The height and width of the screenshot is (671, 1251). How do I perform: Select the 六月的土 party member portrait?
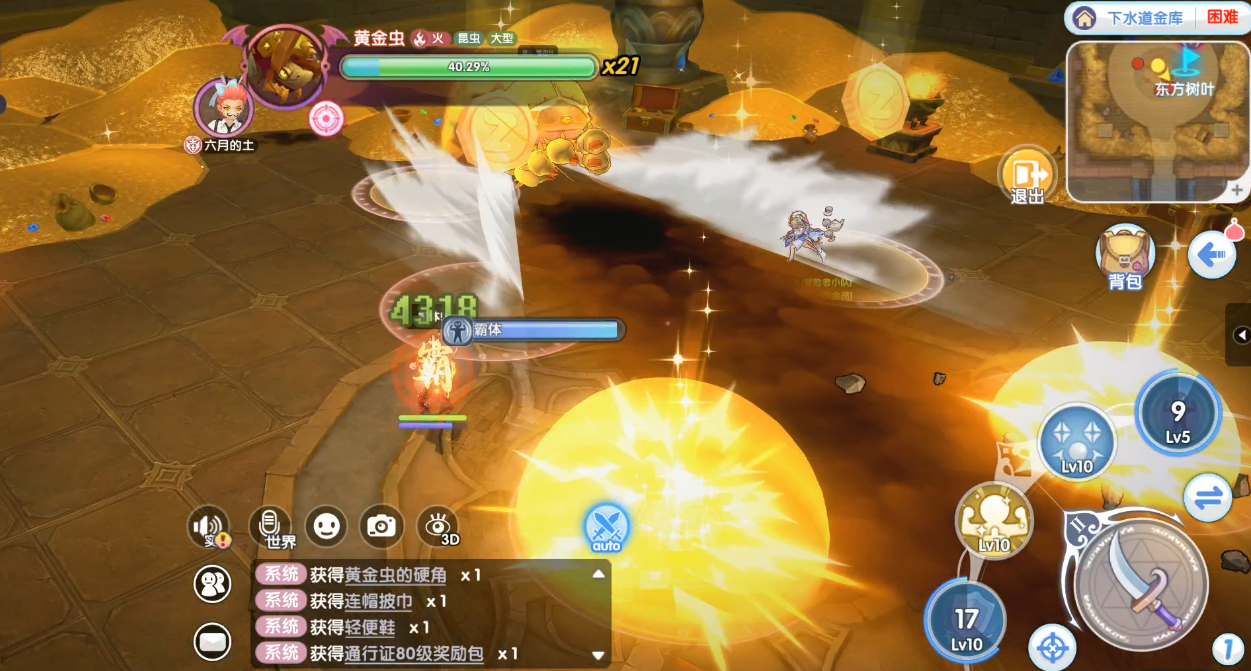pyautogui.click(x=222, y=107)
